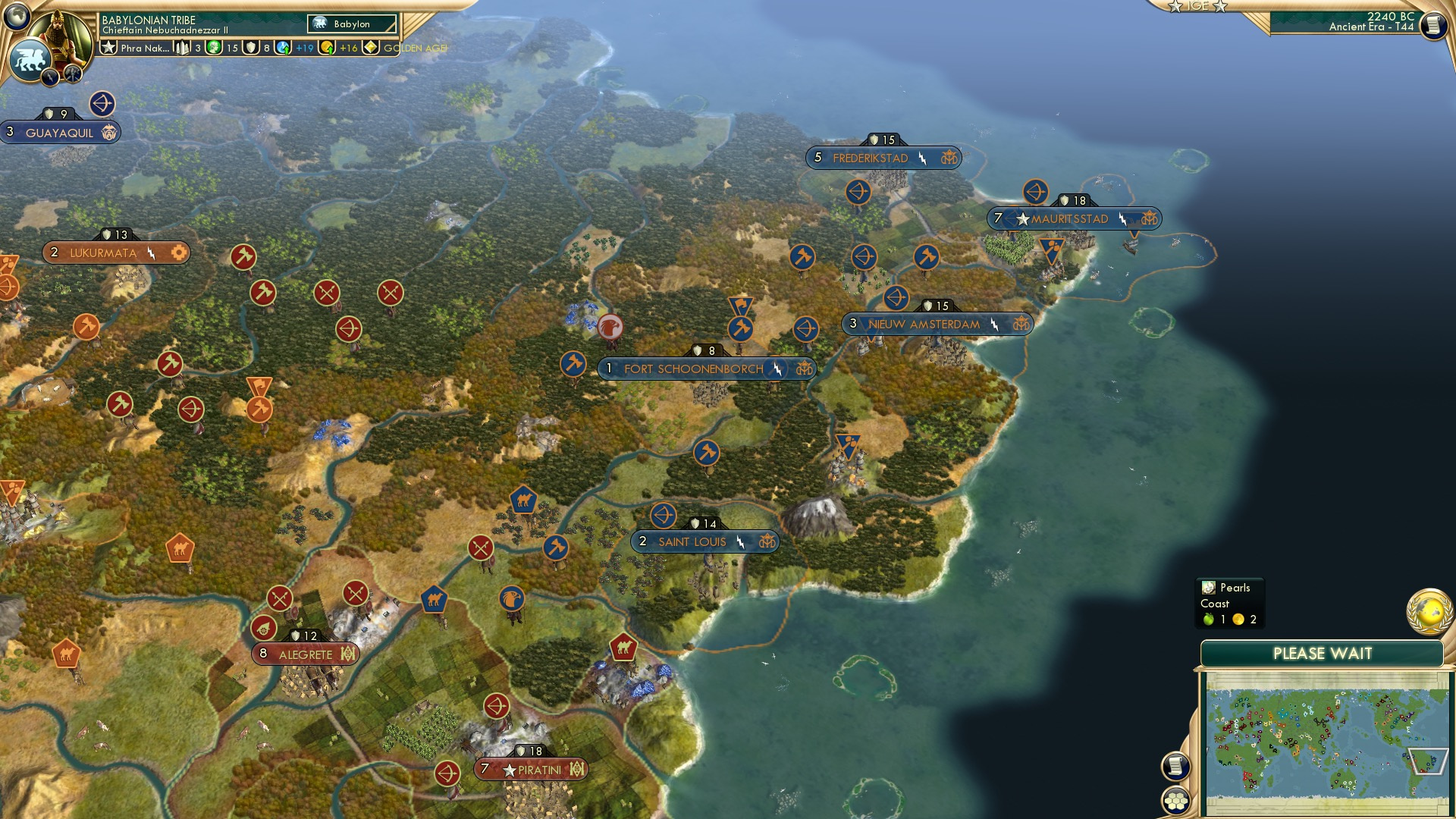The image size is (1456, 819).
Task: Click the science beaker icon showing +19
Action: 282,48
